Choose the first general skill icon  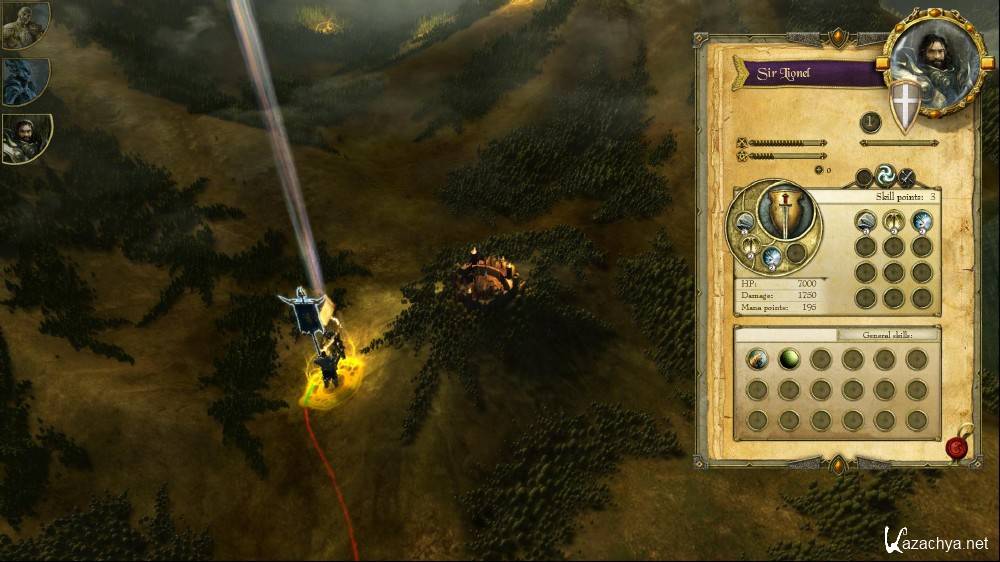(x=757, y=359)
